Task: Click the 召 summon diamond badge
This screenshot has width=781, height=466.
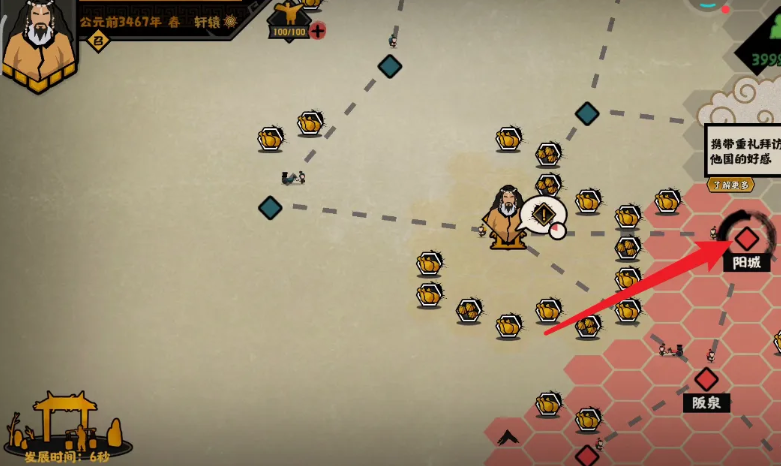Action: 97,40
